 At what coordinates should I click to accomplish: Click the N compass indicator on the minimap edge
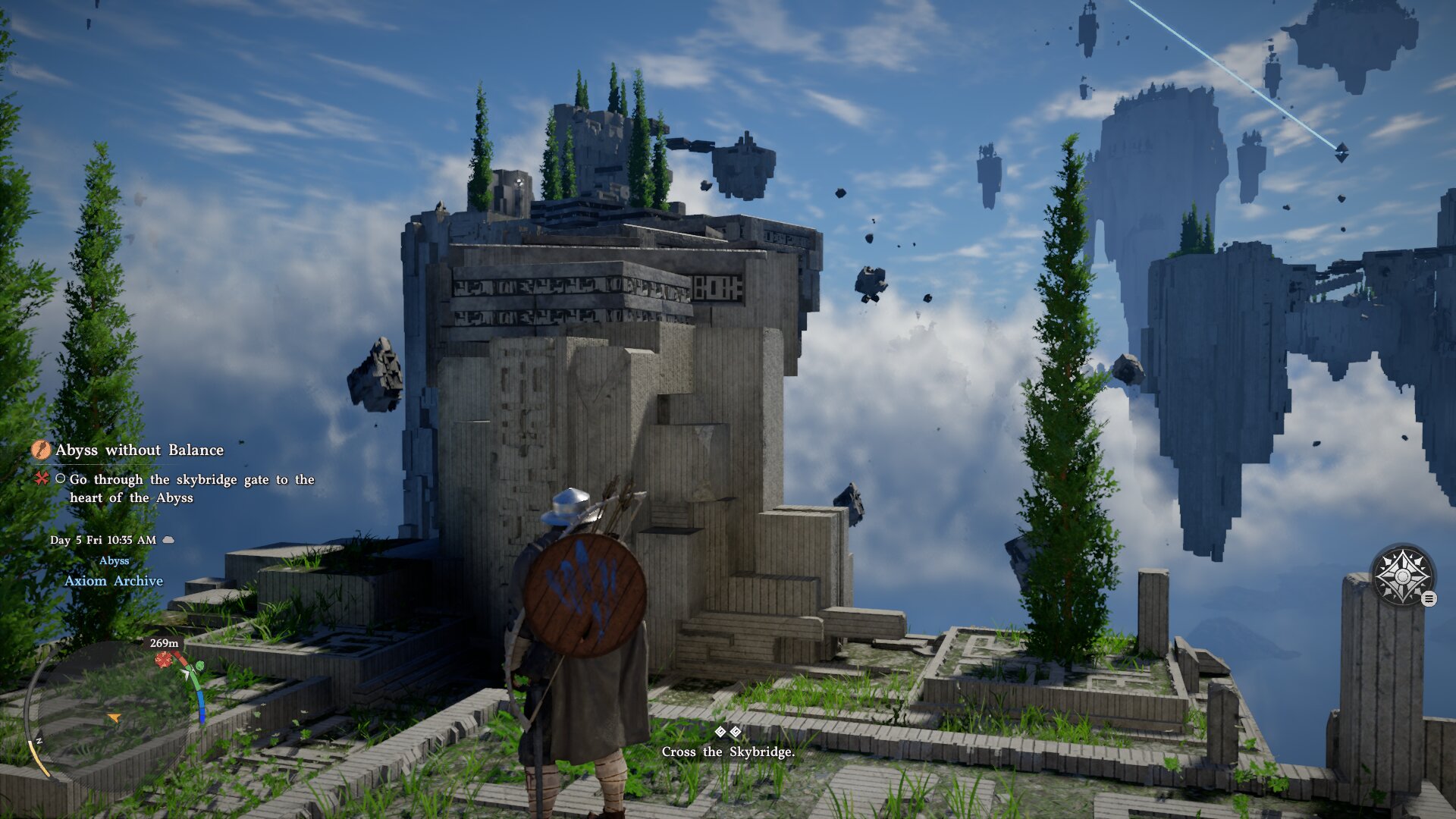[39, 741]
